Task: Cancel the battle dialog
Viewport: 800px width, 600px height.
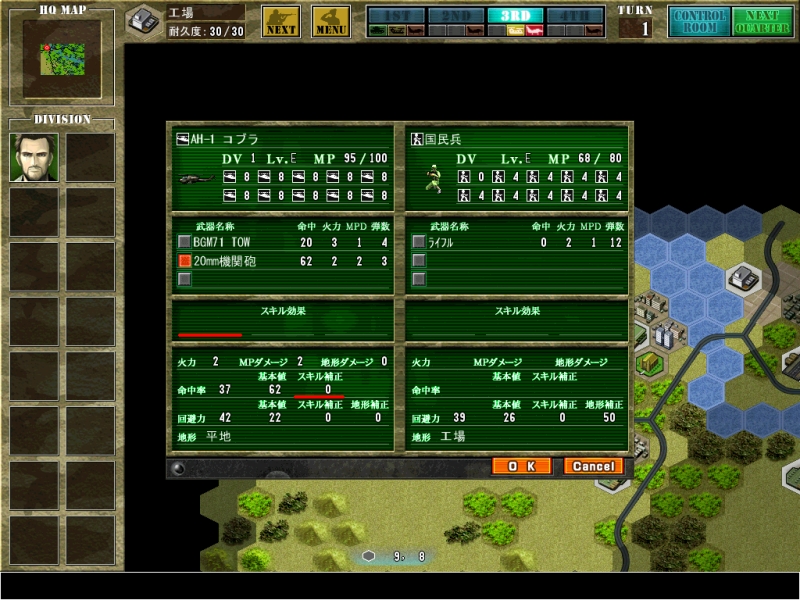Action: [593, 466]
